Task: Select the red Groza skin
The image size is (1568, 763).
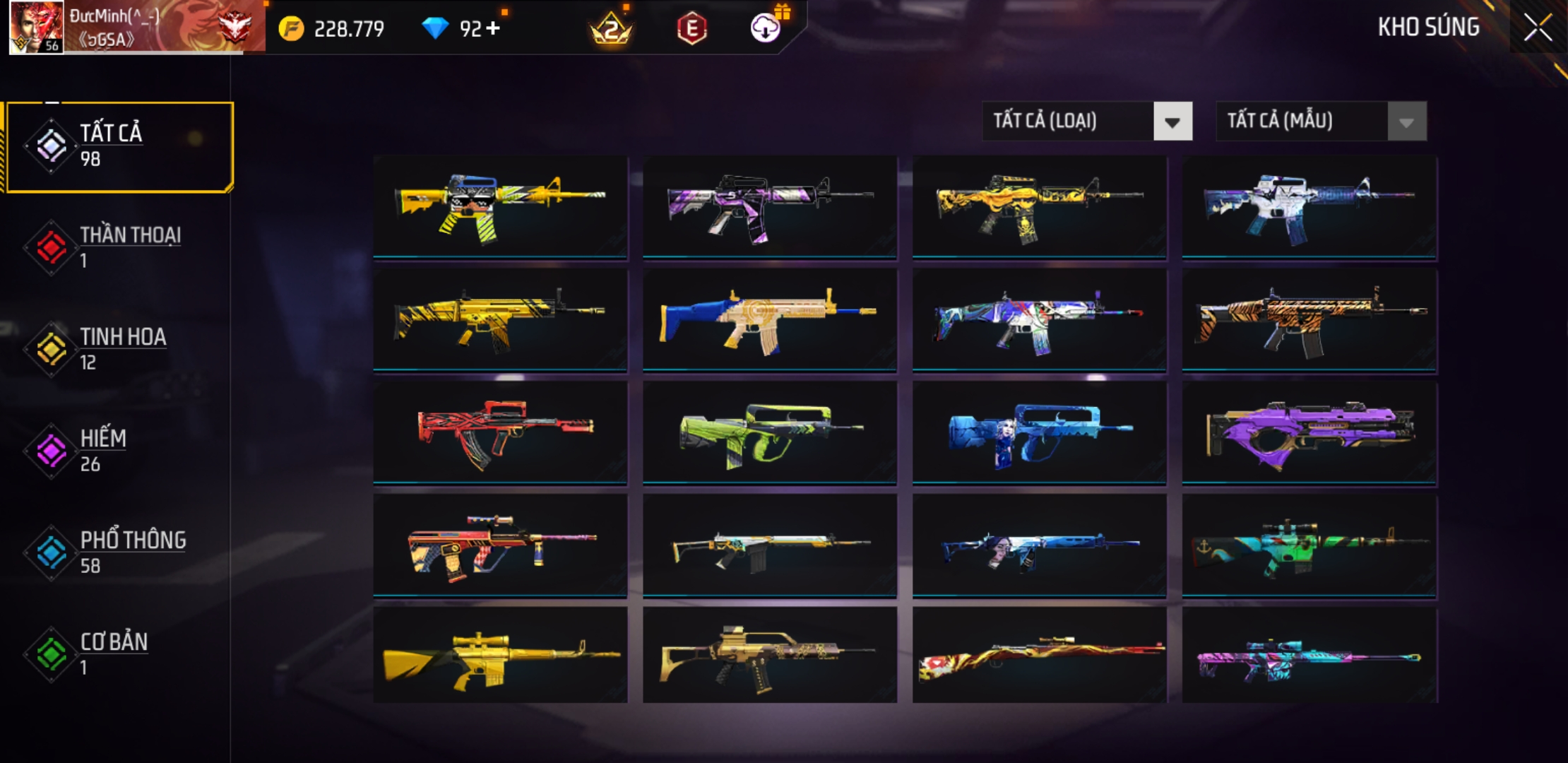Action: (x=500, y=432)
